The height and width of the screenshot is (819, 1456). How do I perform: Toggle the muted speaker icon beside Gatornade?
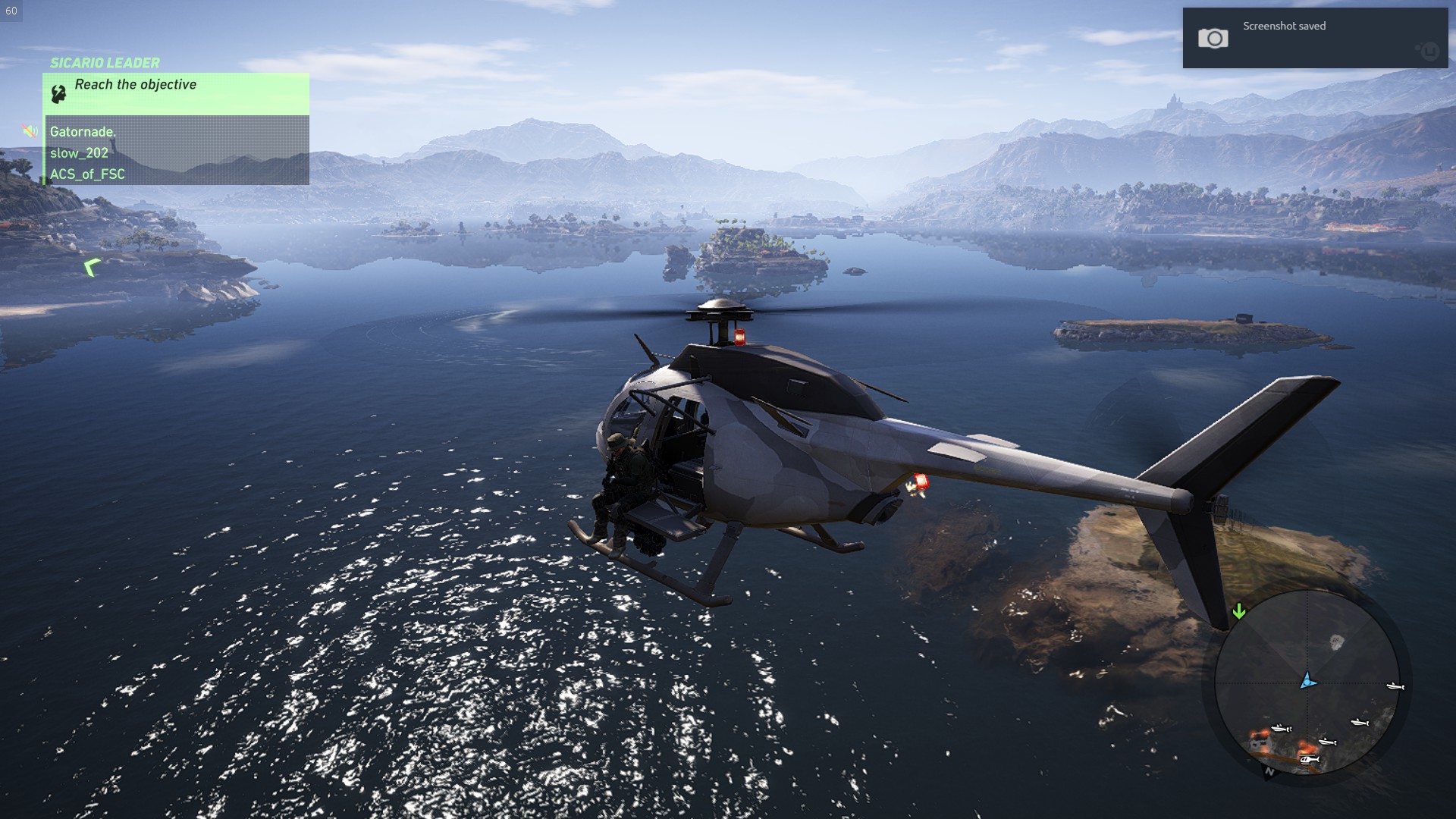[x=30, y=131]
